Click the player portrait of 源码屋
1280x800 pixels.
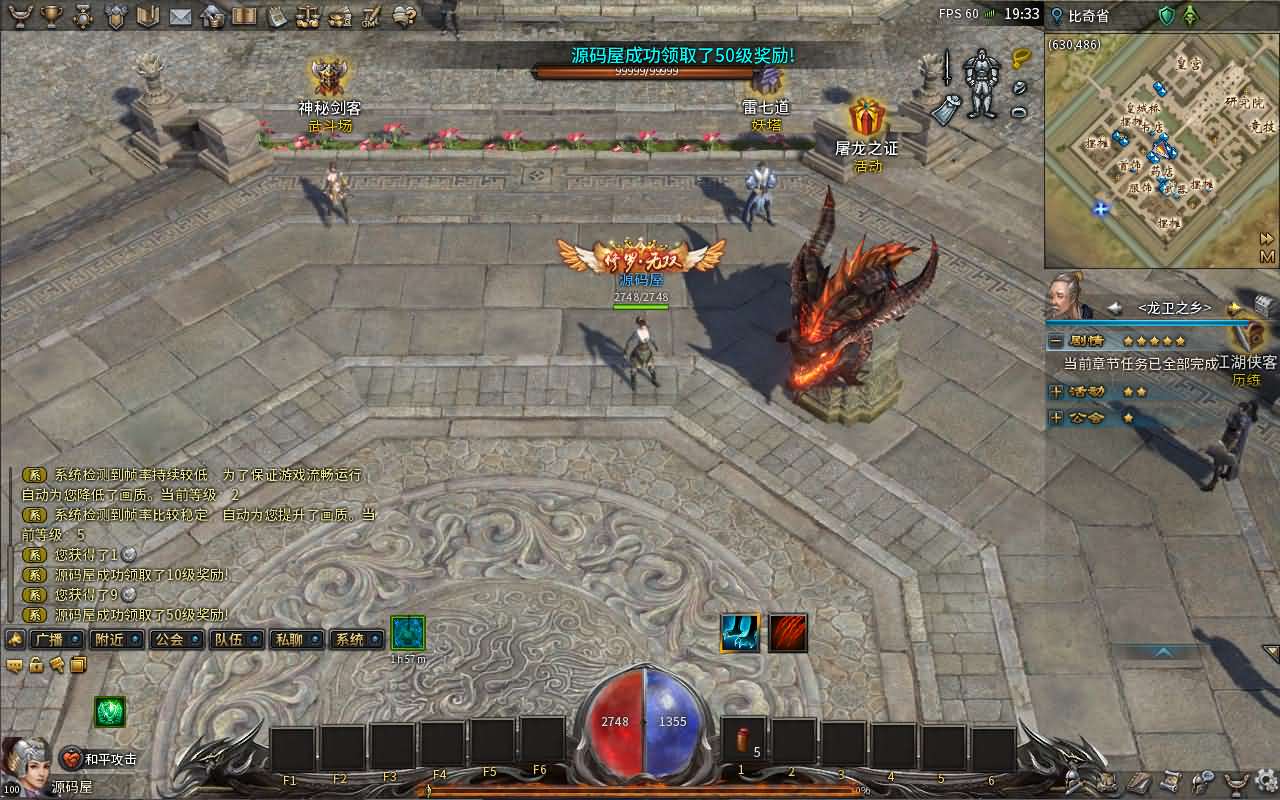[26, 762]
